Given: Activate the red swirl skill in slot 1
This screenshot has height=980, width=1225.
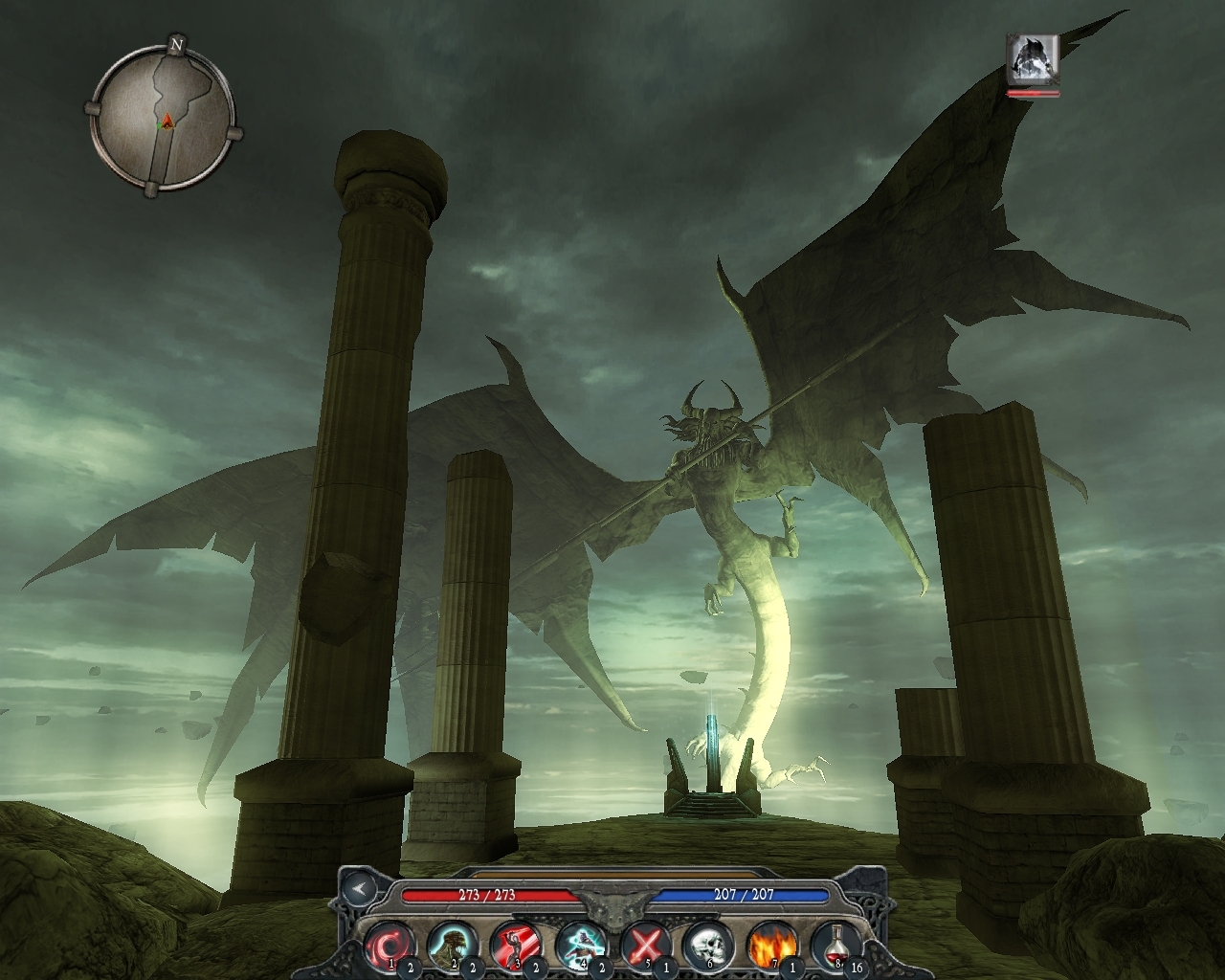Looking at the screenshot, I should click(x=388, y=944).
